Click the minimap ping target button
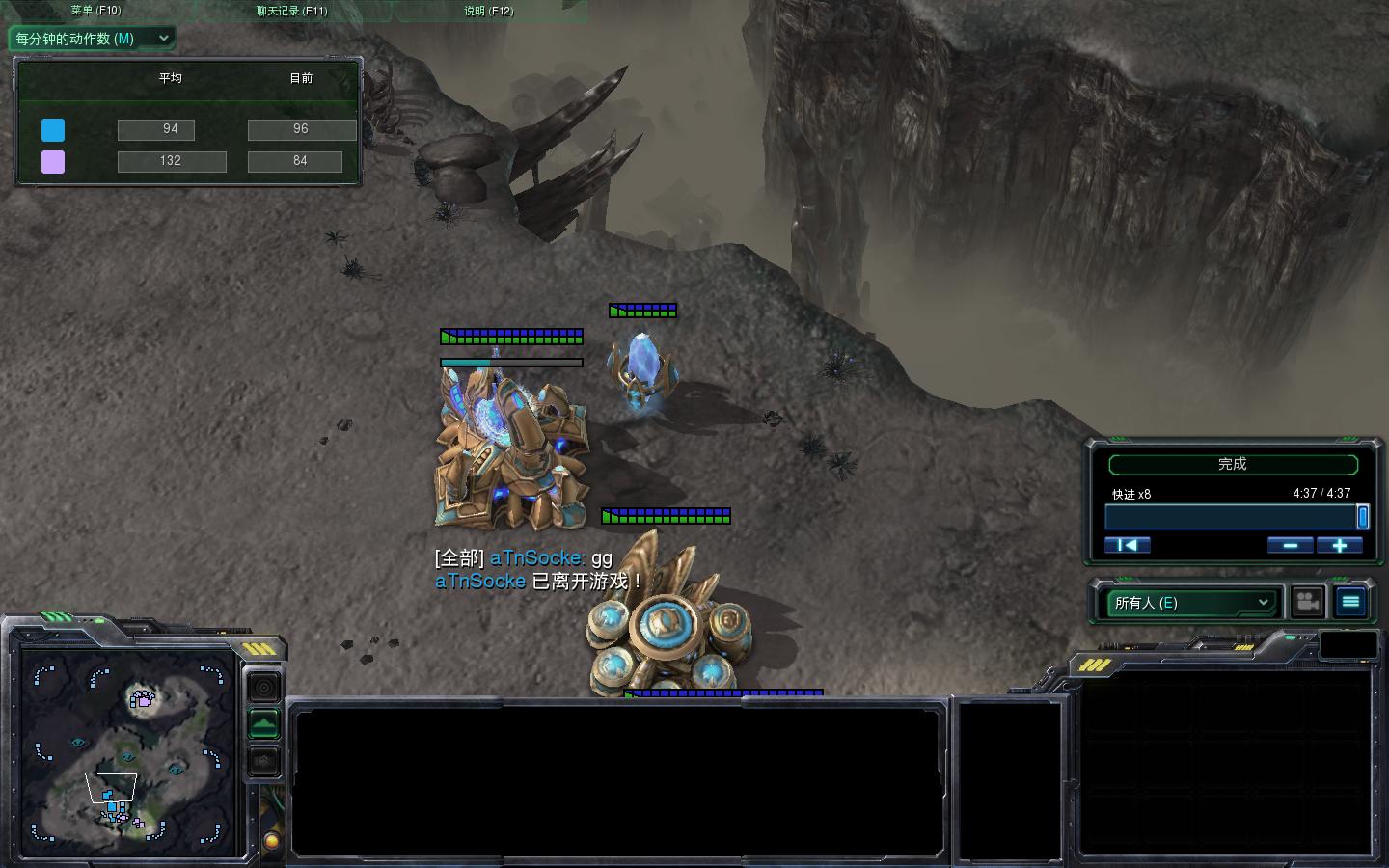1389x868 pixels. pyautogui.click(x=264, y=687)
